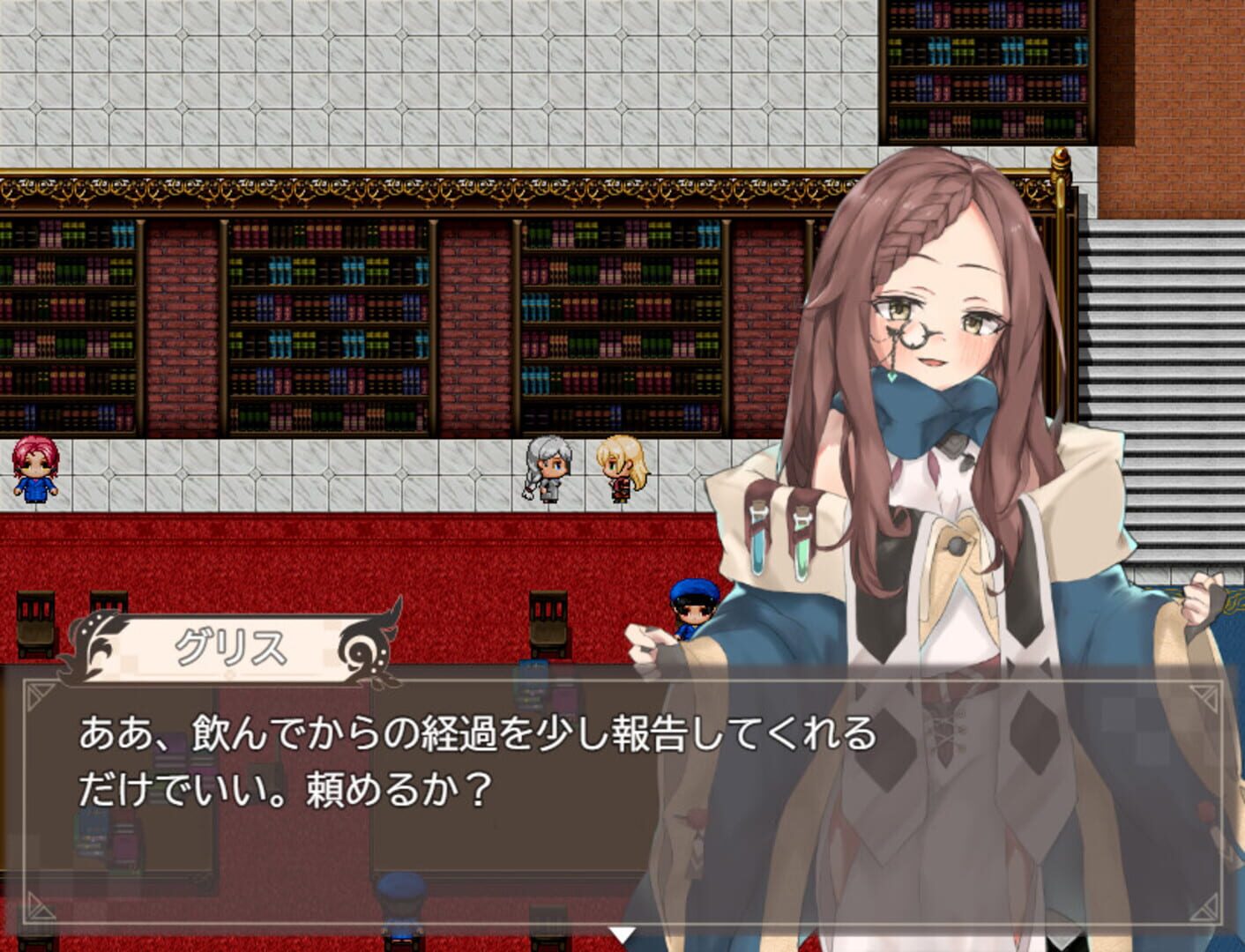Click the blue-capped NPC near Glis's shoulder
Screen dimensions: 1245x952
tap(692, 608)
